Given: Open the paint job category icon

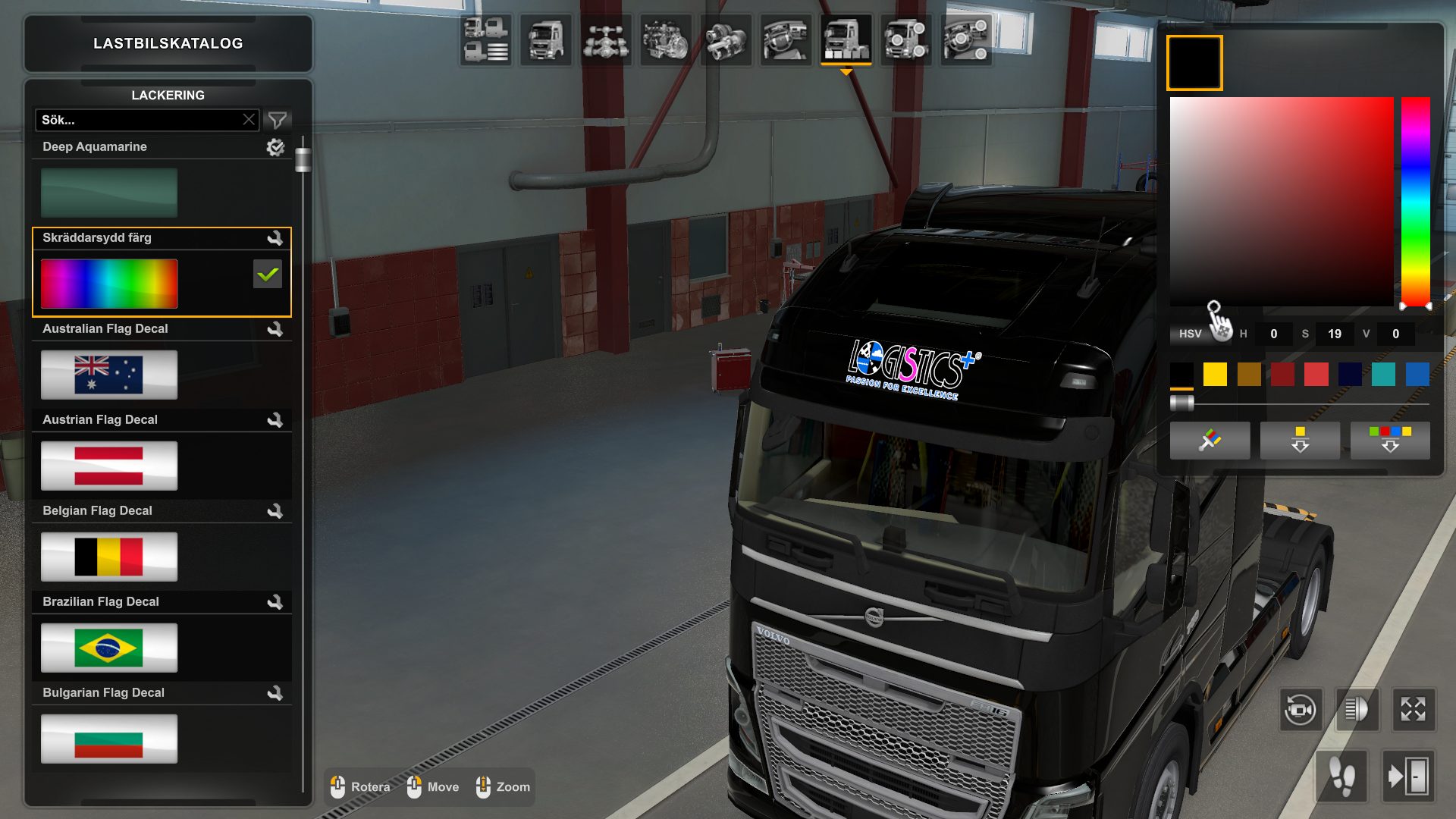Looking at the screenshot, I should coord(843,42).
